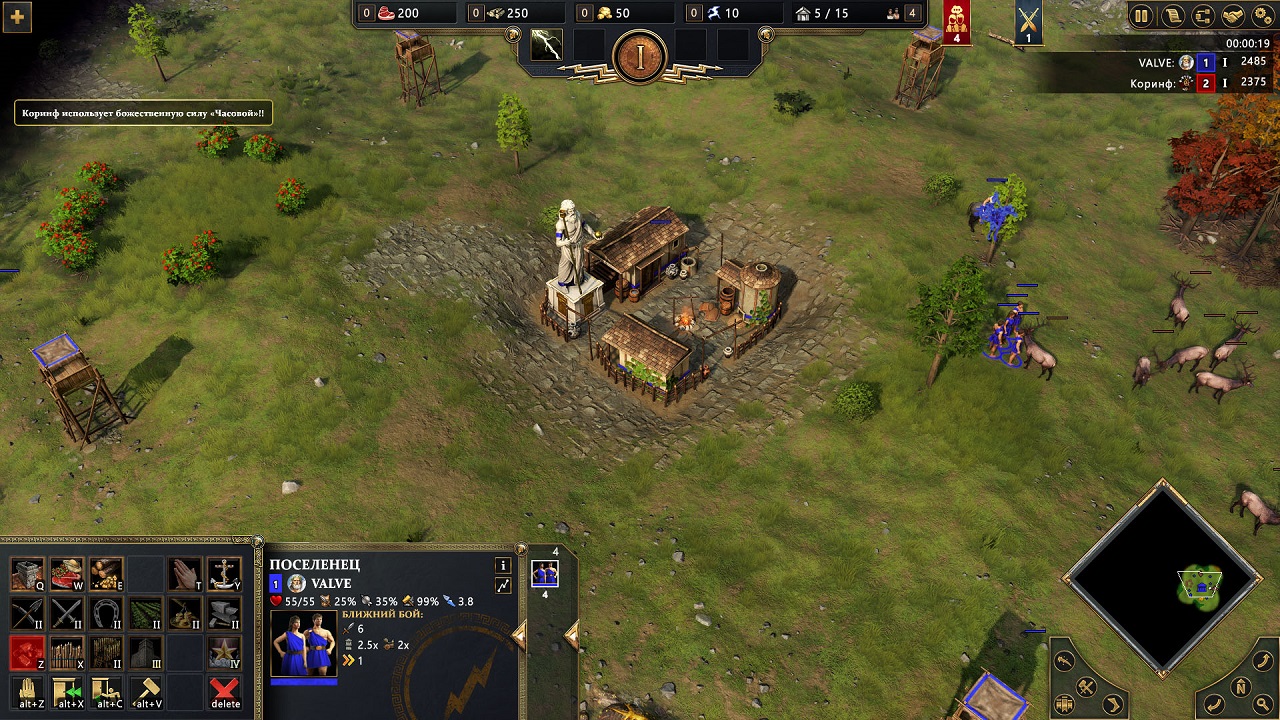
Task: Toggle north orientation with the N compass
Action: point(1241,687)
